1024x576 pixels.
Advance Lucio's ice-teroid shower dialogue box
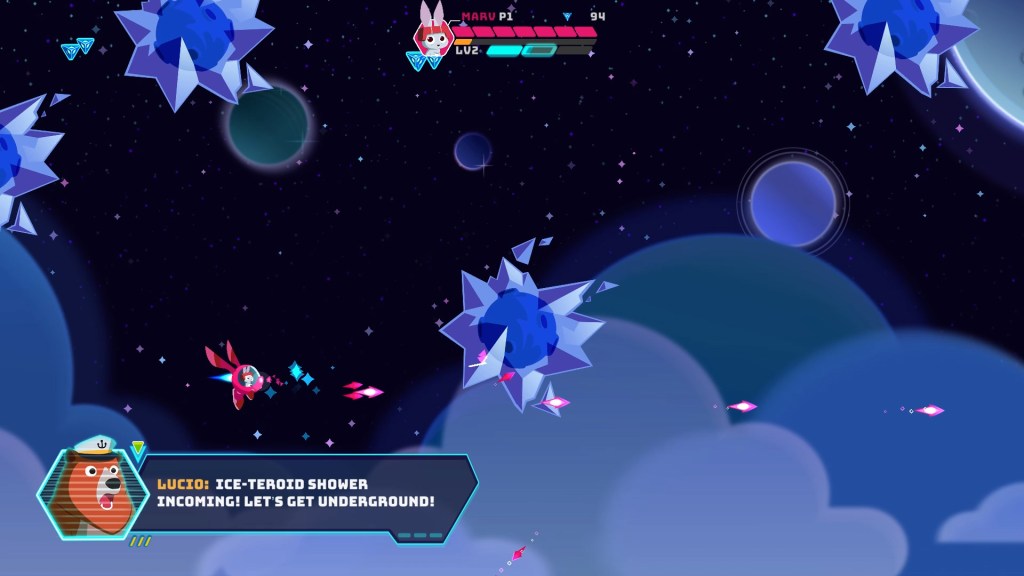click(300, 492)
